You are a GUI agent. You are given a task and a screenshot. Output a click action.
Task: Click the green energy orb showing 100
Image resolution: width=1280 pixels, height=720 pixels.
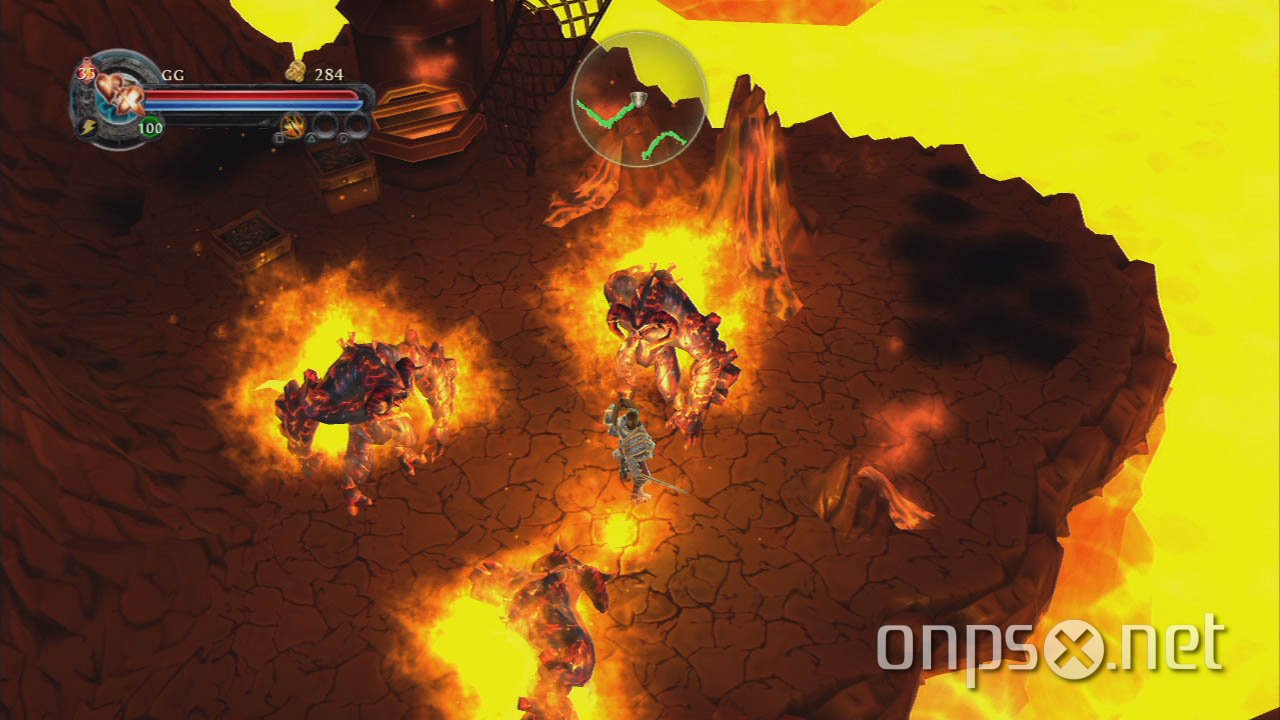pyautogui.click(x=149, y=127)
